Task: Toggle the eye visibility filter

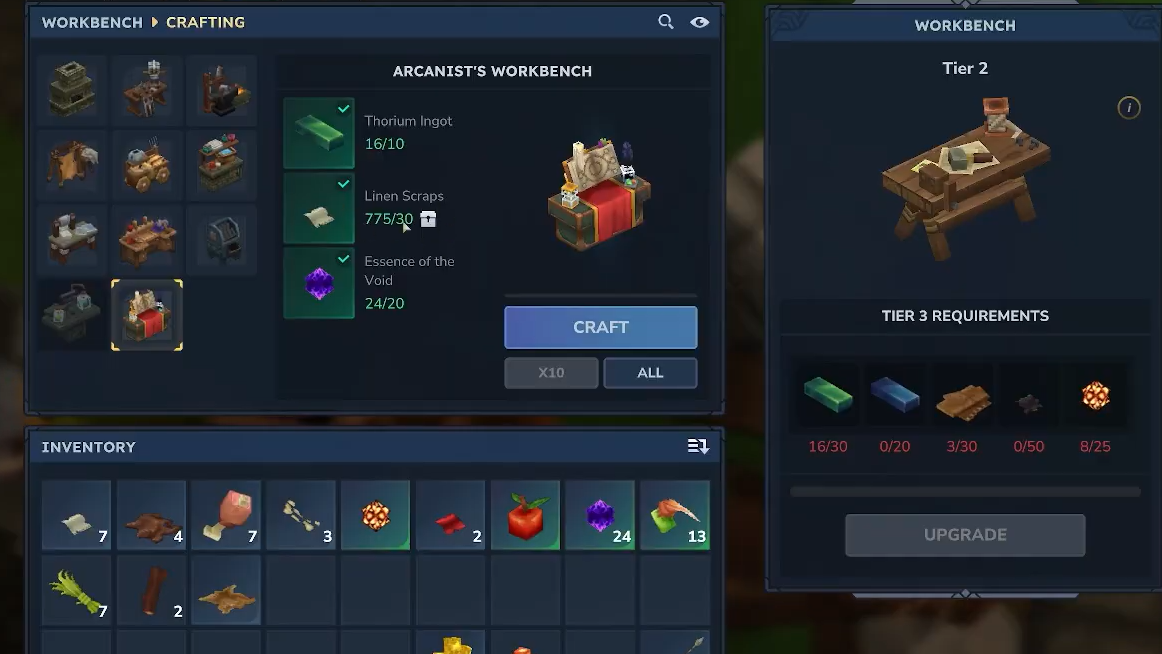Action: (699, 22)
